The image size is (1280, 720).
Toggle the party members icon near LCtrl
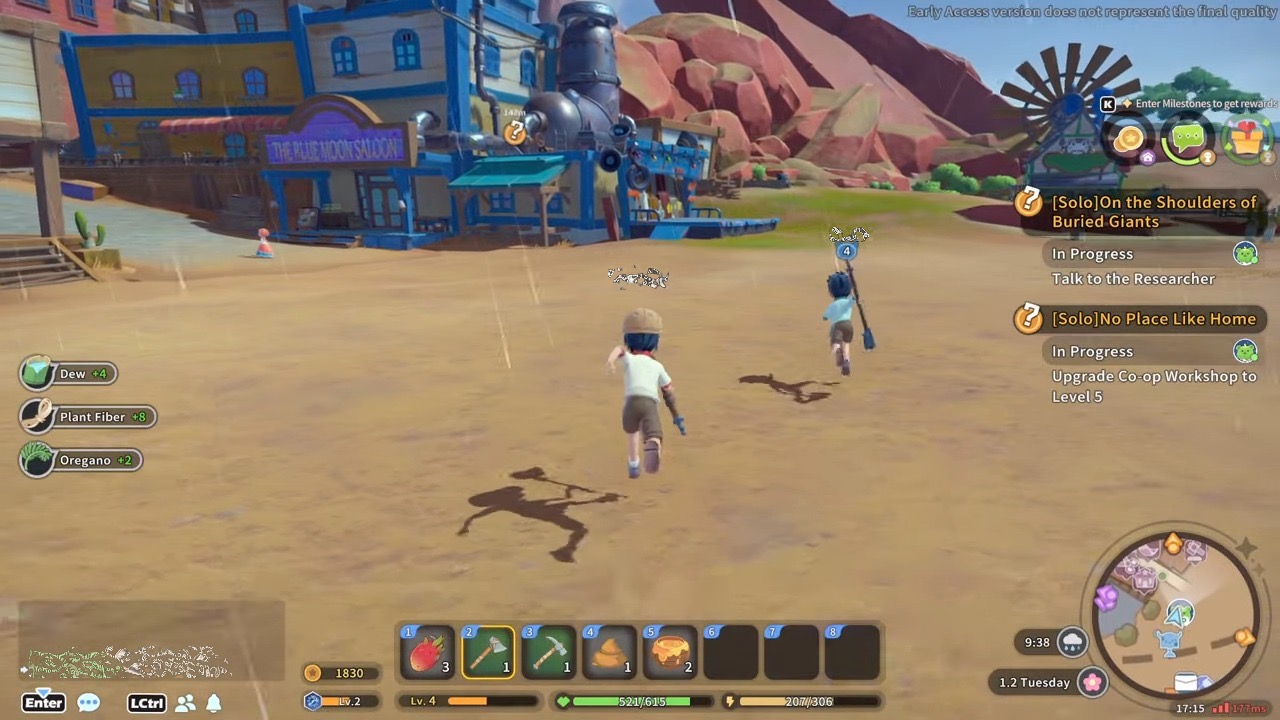185,703
